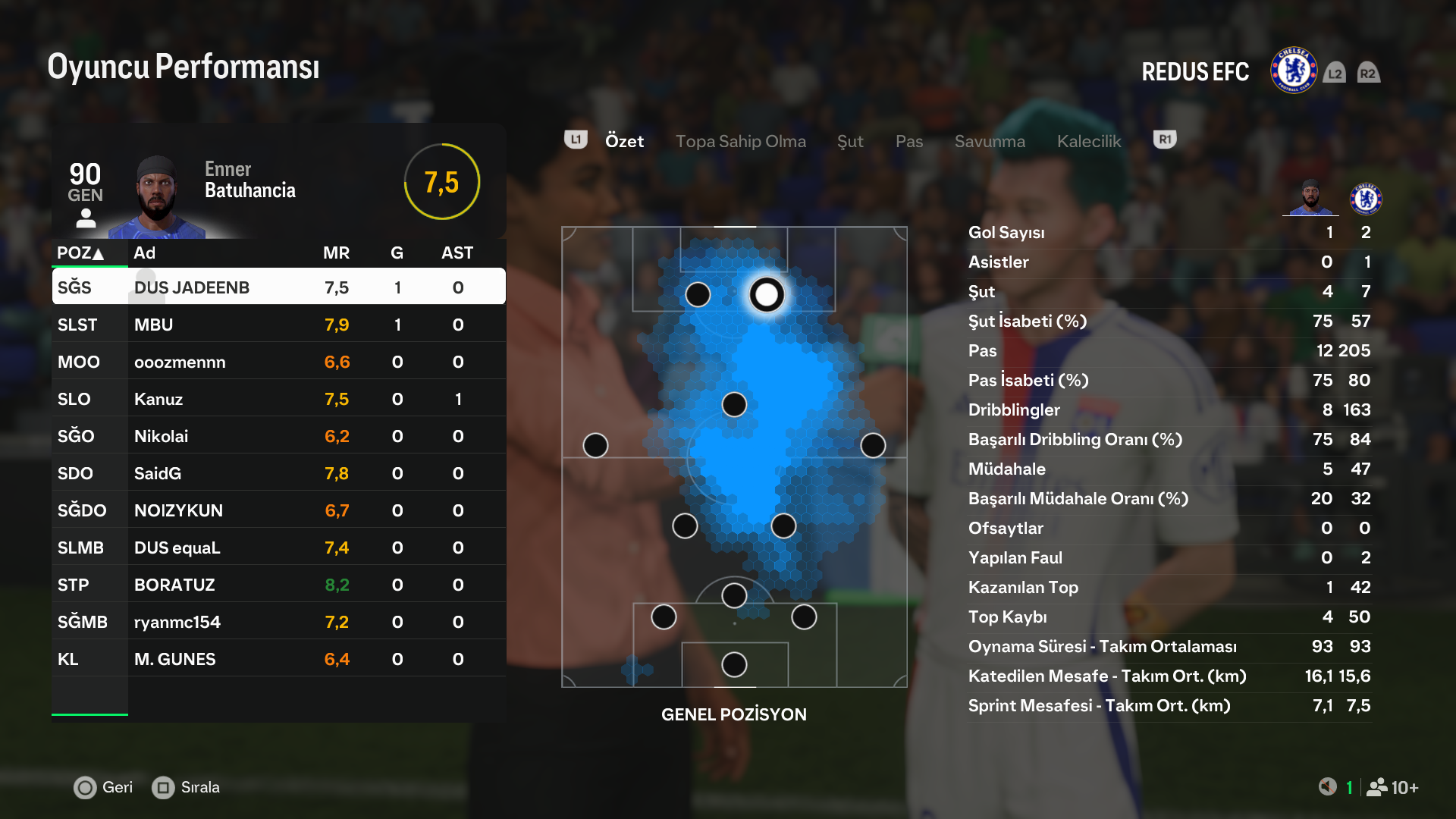Select goalkeeper M. GUNES row
Screen dimensions: 1456x819
tap(278, 659)
